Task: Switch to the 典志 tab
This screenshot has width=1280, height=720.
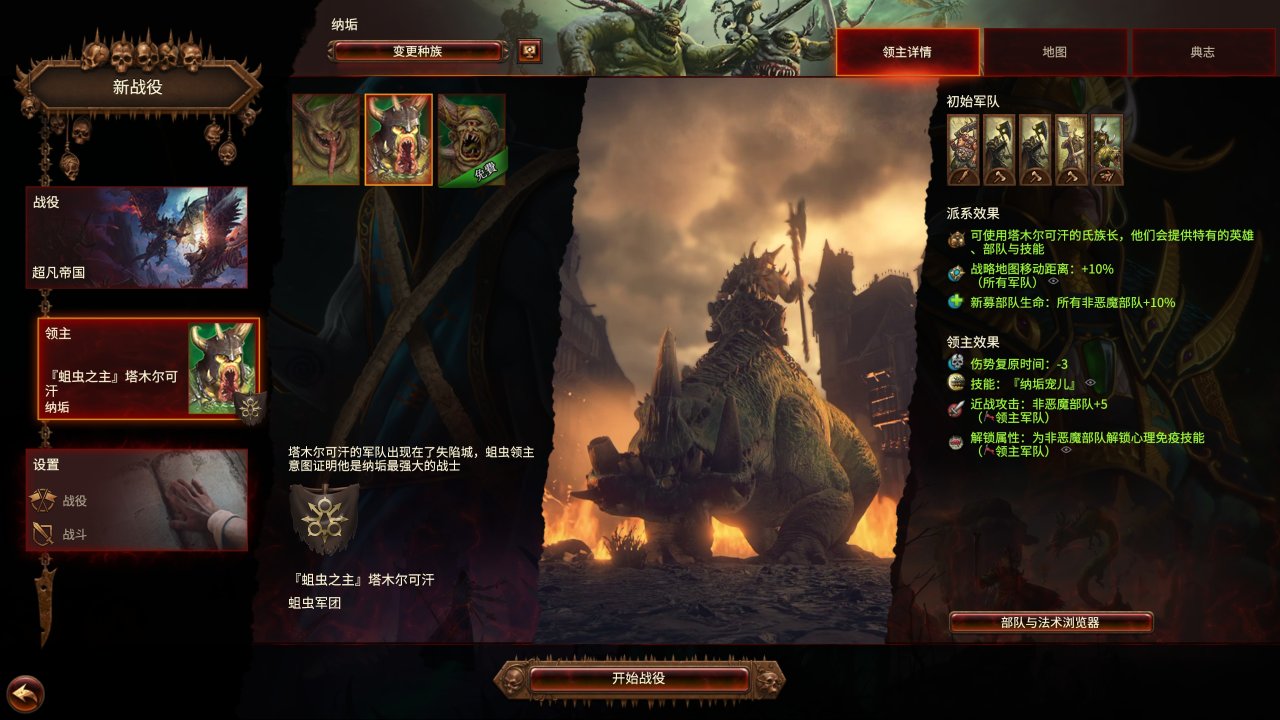Action: [x=1202, y=52]
